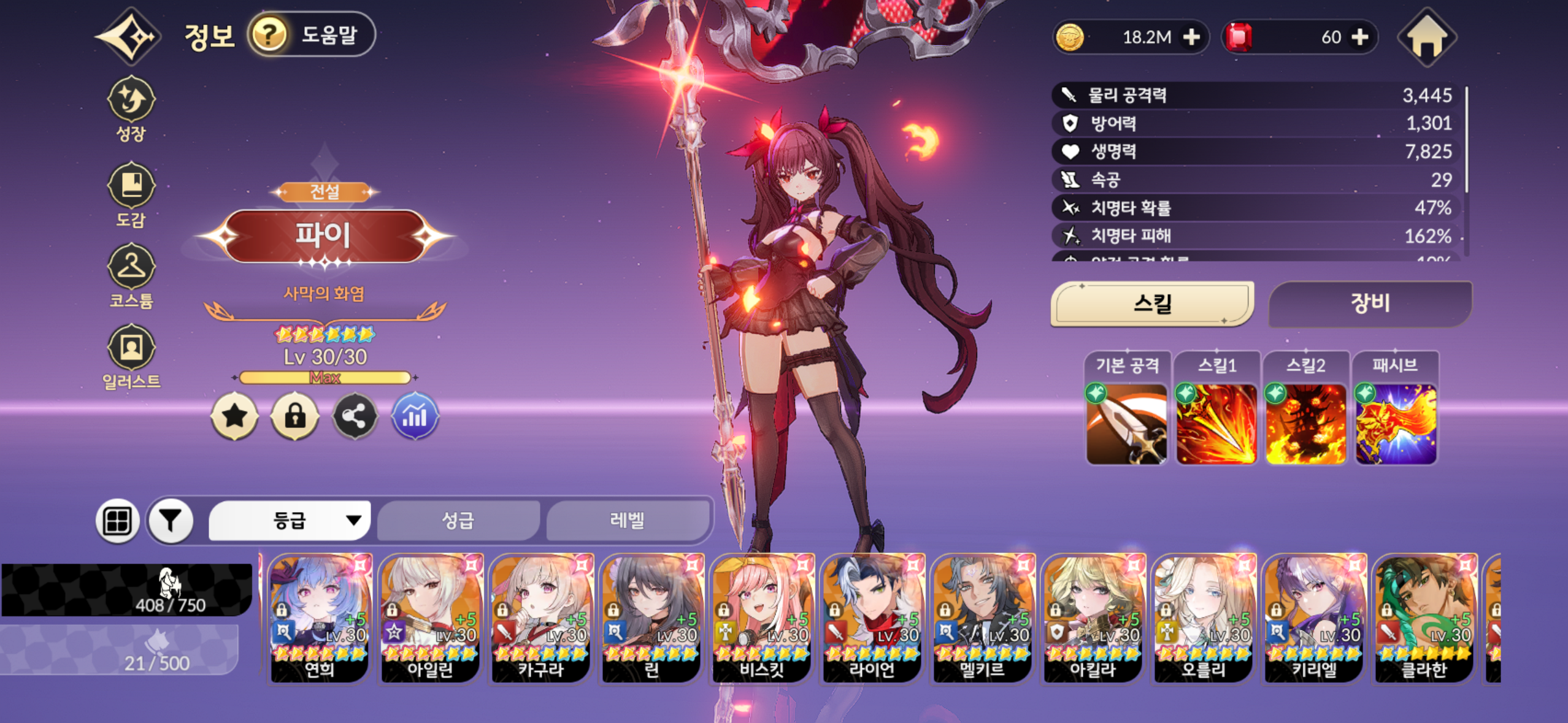The image size is (1568, 723).
Task: Open the 등급 sort dropdown
Action: 290,521
